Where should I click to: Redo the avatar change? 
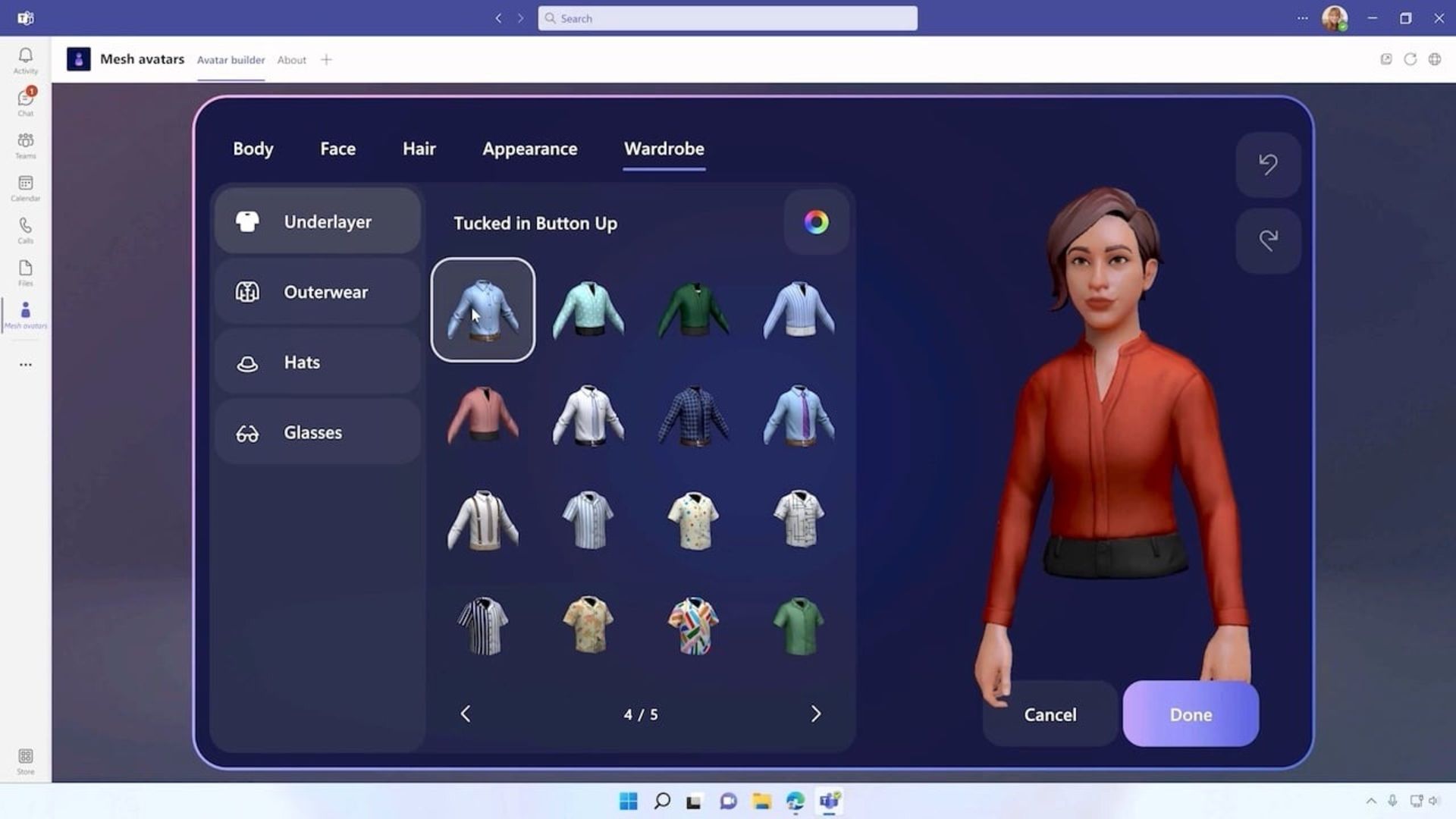(x=1267, y=240)
